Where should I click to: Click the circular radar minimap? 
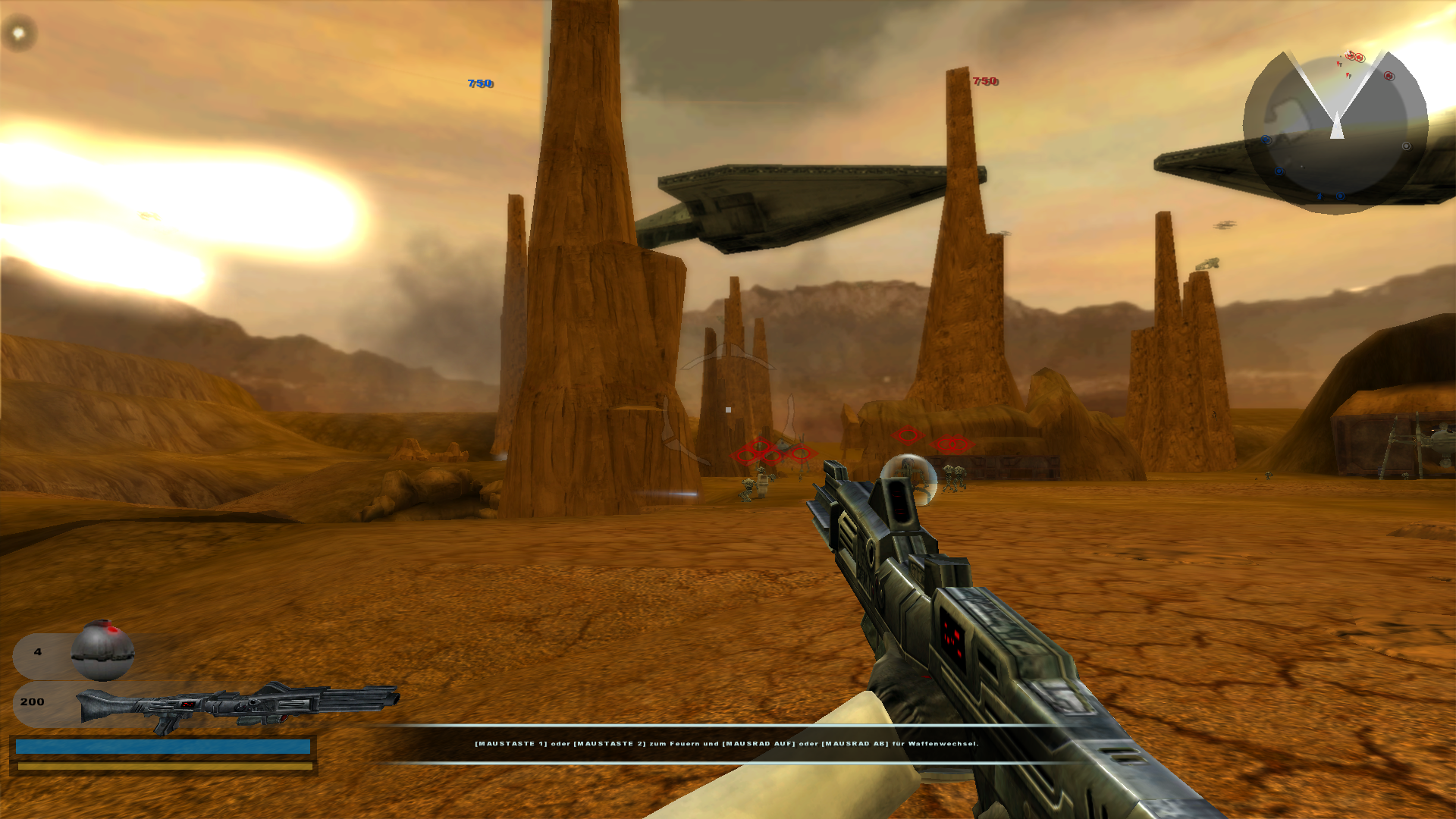click(1335, 130)
